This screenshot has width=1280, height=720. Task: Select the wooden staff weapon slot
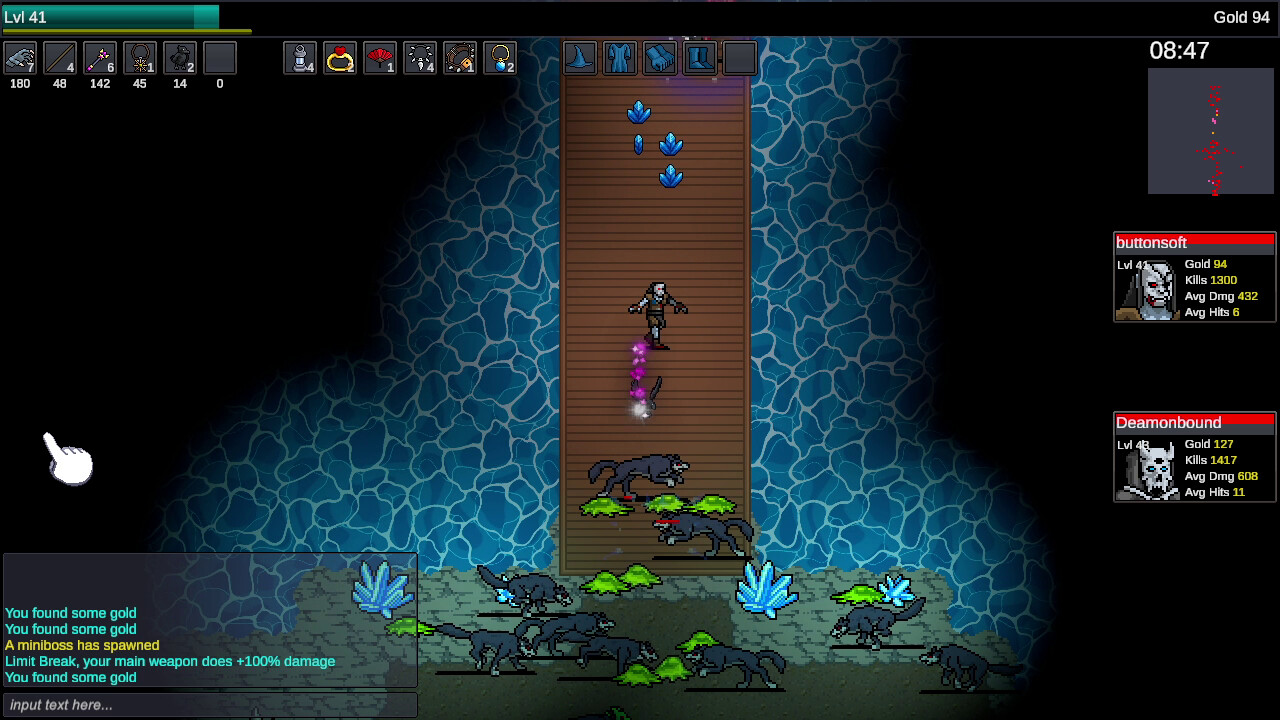60,59
